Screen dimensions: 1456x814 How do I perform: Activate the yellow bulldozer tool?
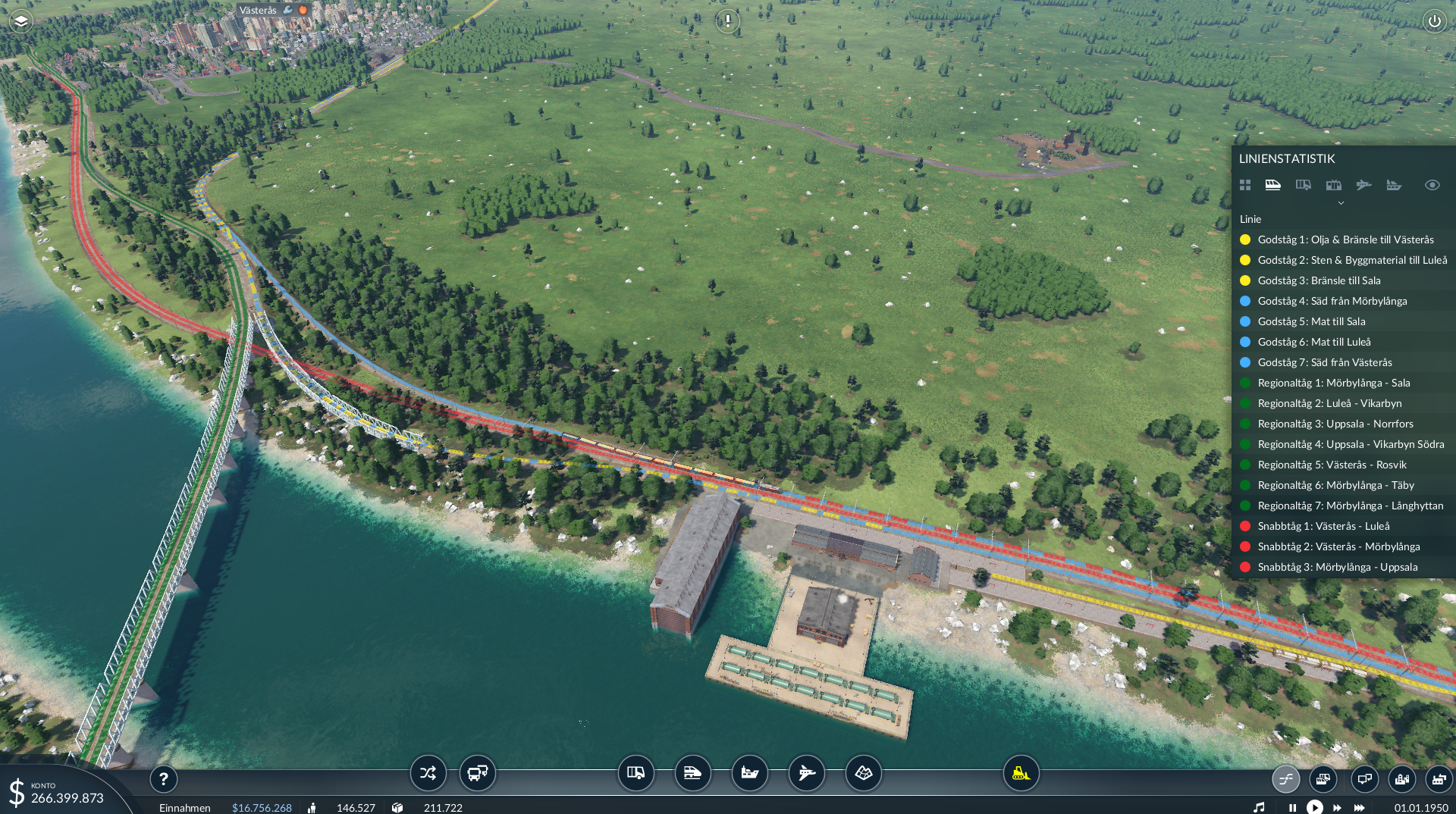point(1021,773)
